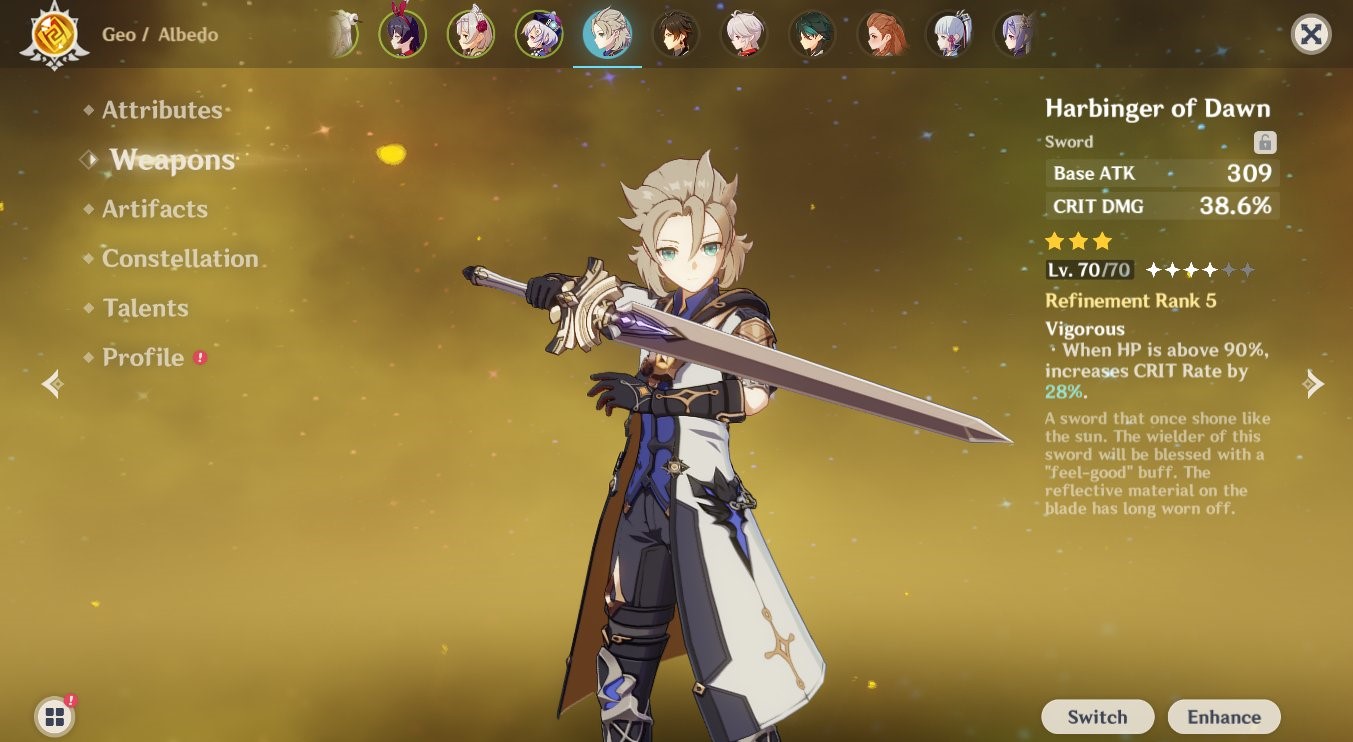Screen dimensions: 1353x742
Task: Choose the dark-haired Zhongli portrait
Action: tap(676, 35)
